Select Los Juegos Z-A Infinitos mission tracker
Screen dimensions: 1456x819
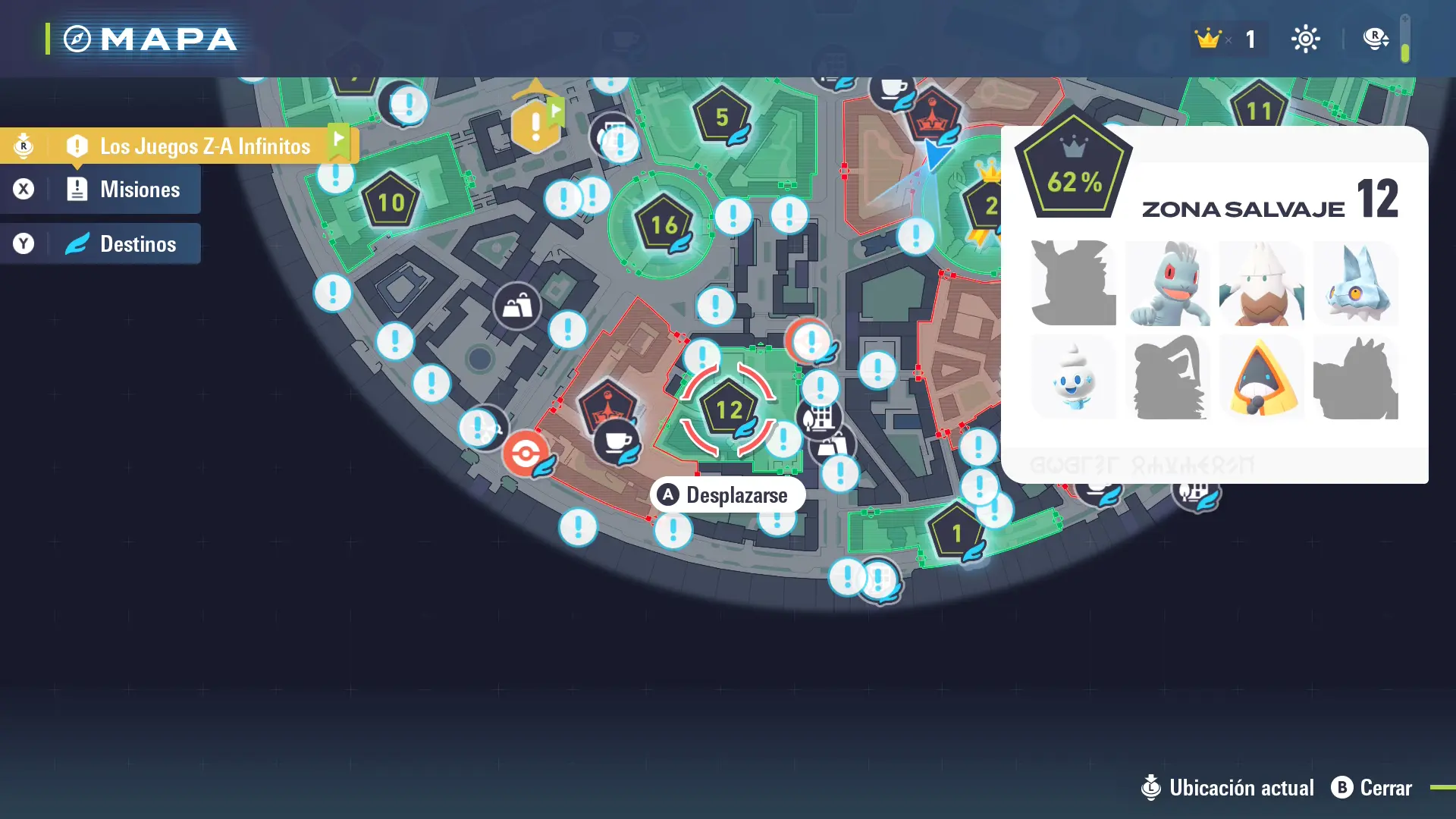point(205,146)
